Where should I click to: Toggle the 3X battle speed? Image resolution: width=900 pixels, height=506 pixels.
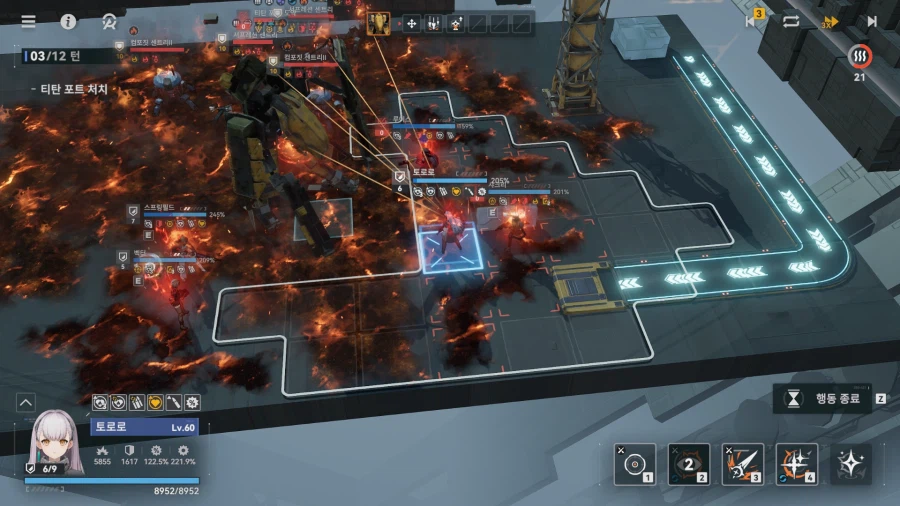tap(830, 21)
